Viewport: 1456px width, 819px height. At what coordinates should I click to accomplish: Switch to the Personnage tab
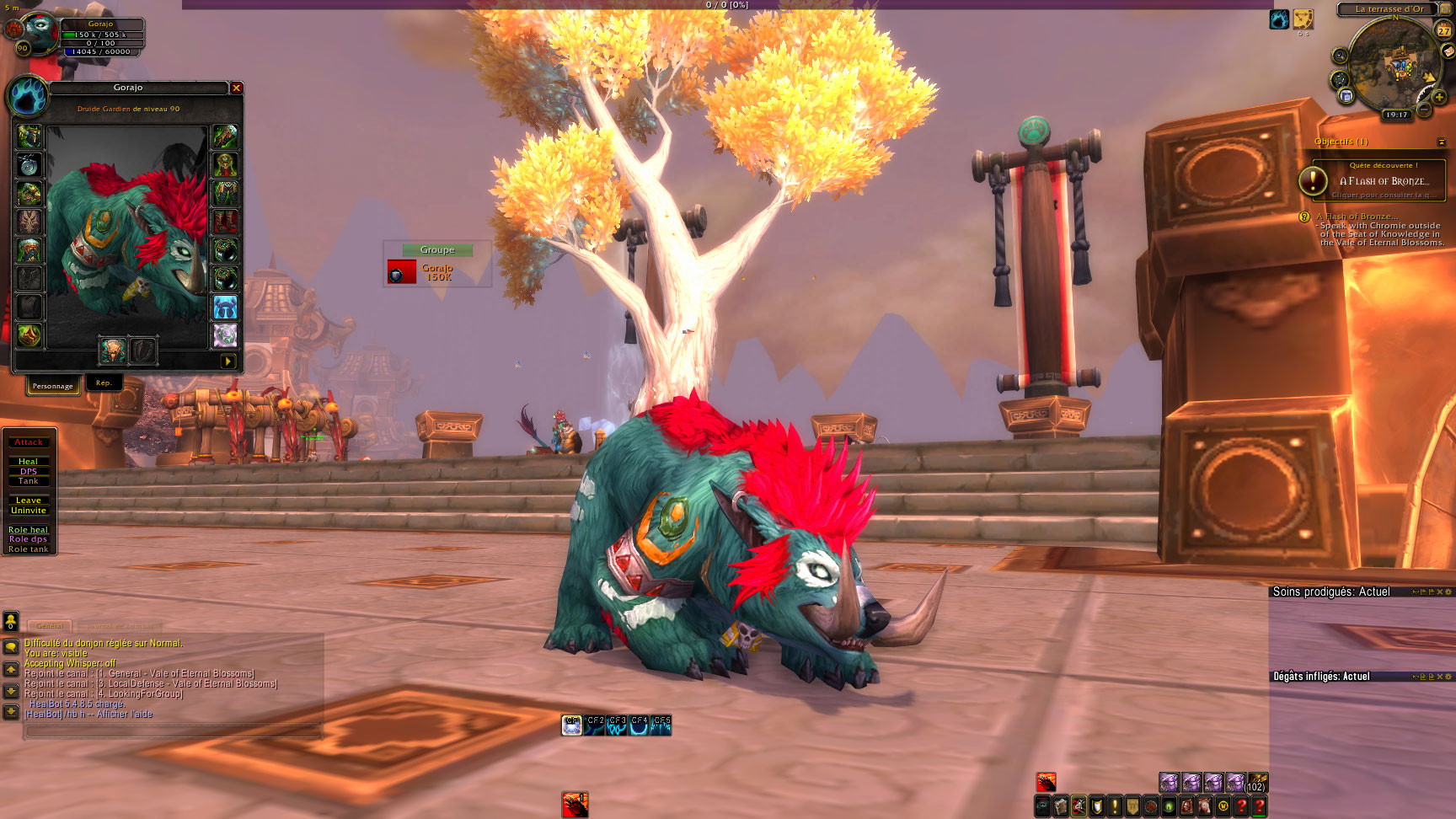[x=52, y=386]
